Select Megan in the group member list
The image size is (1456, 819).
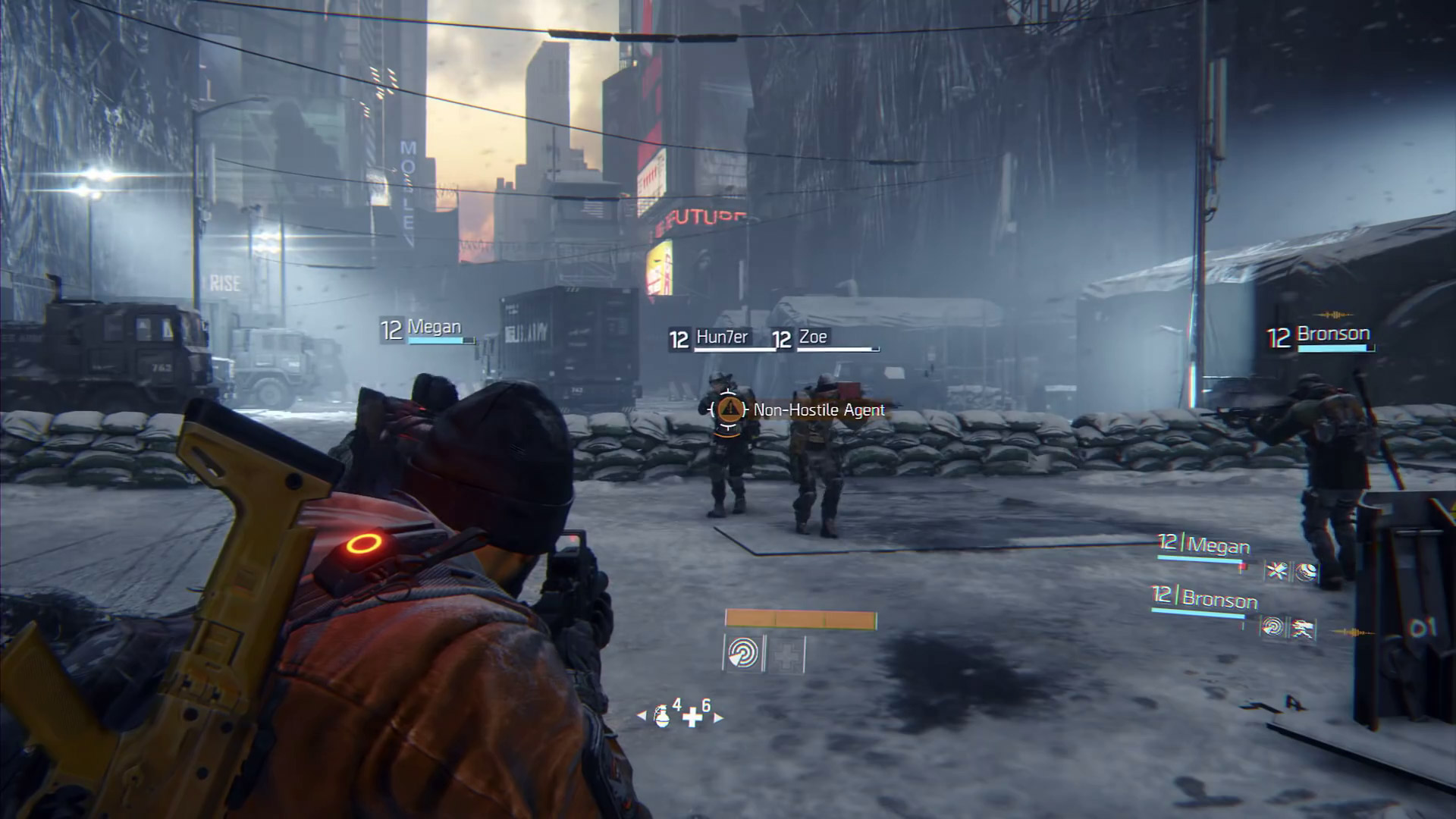point(1218,545)
